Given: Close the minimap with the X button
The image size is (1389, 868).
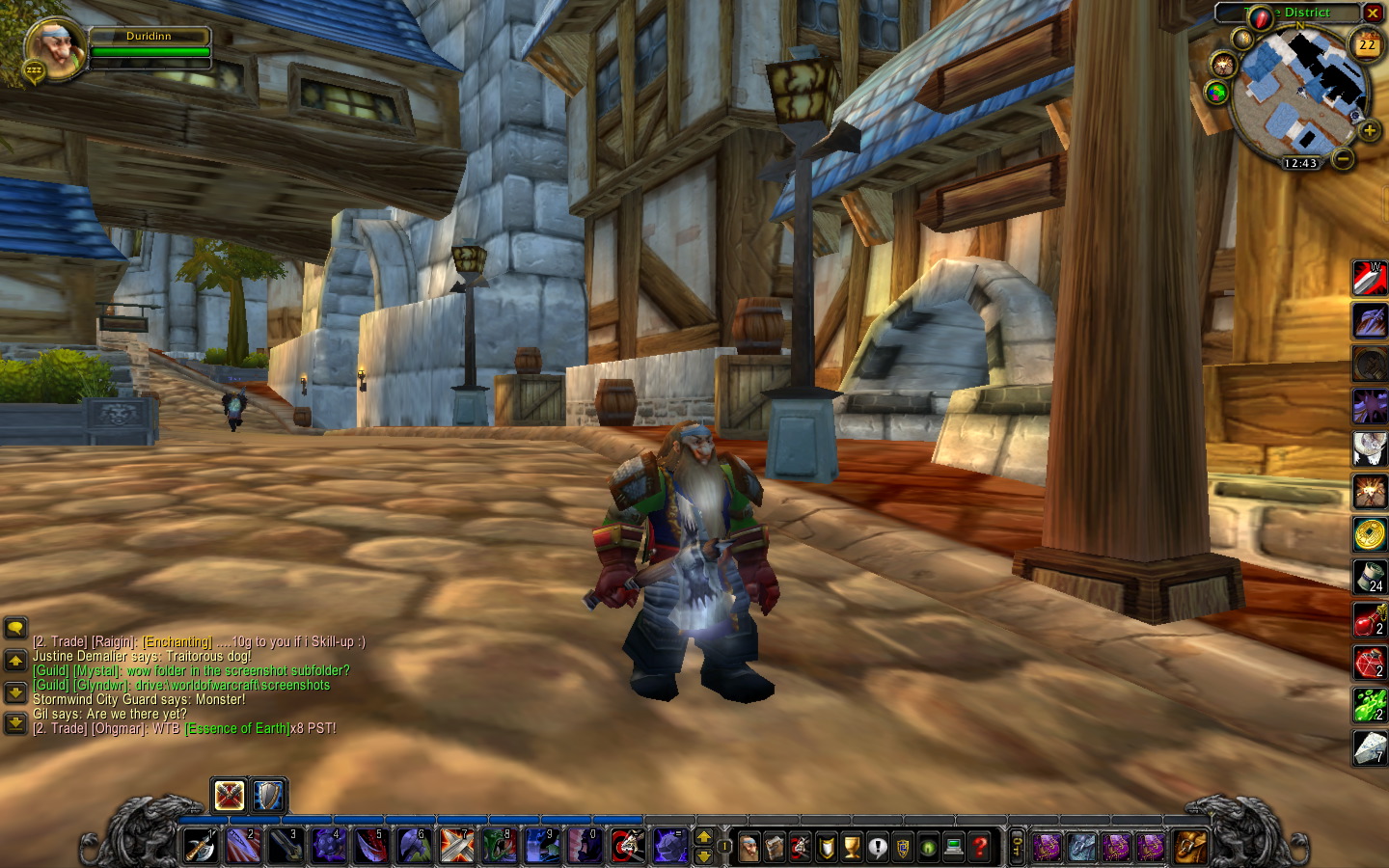Looking at the screenshot, I should pyautogui.click(x=1373, y=13).
